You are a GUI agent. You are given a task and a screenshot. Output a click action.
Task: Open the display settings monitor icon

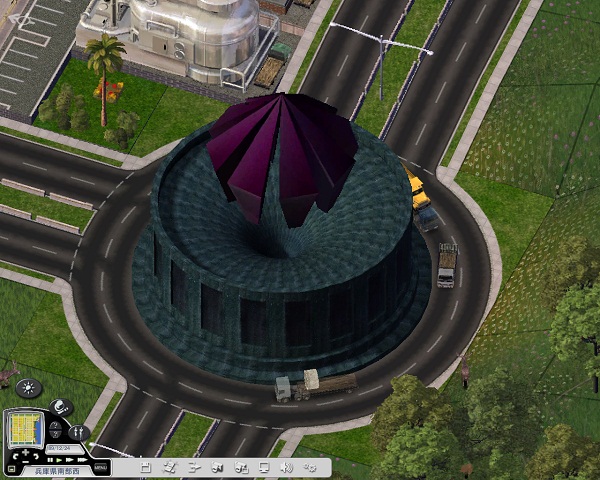coord(264,466)
